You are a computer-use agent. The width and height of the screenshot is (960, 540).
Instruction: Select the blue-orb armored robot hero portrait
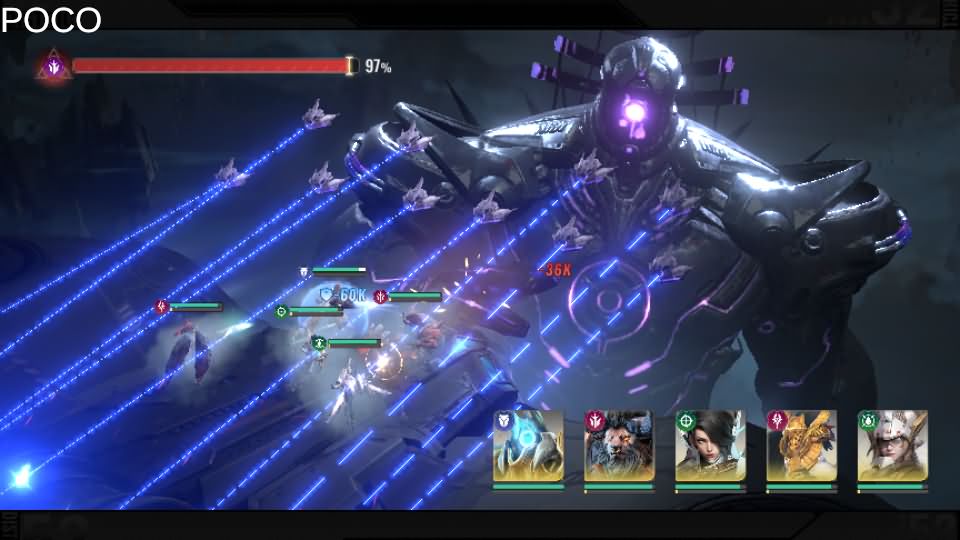pos(528,446)
